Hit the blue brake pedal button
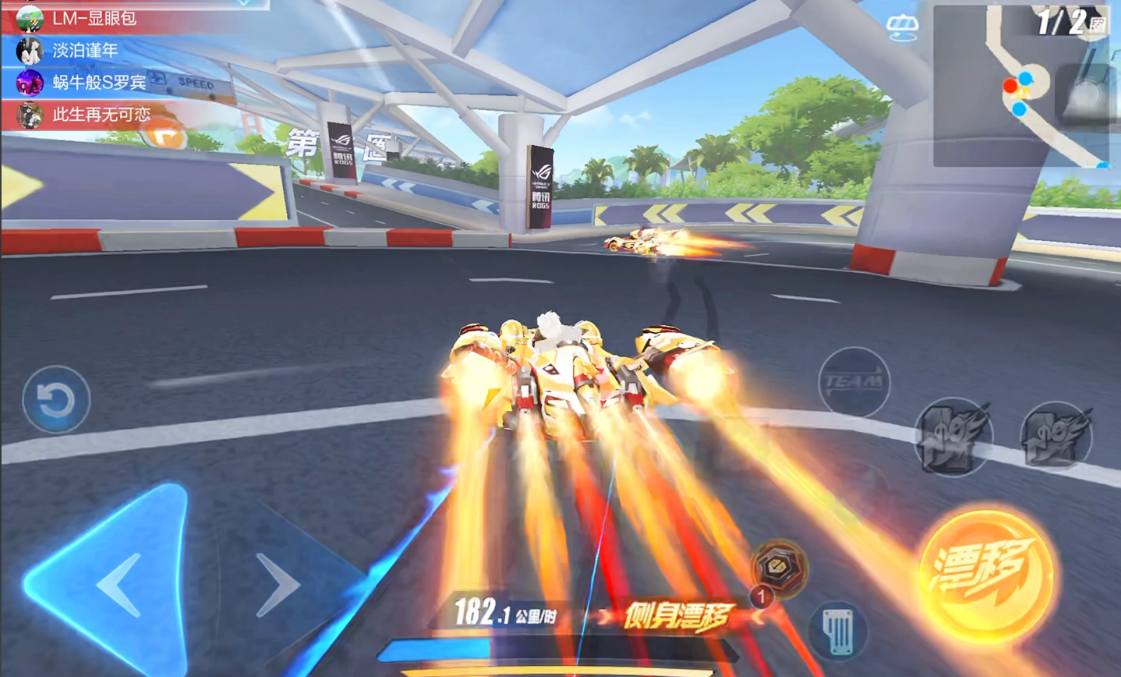 click(837, 630)
